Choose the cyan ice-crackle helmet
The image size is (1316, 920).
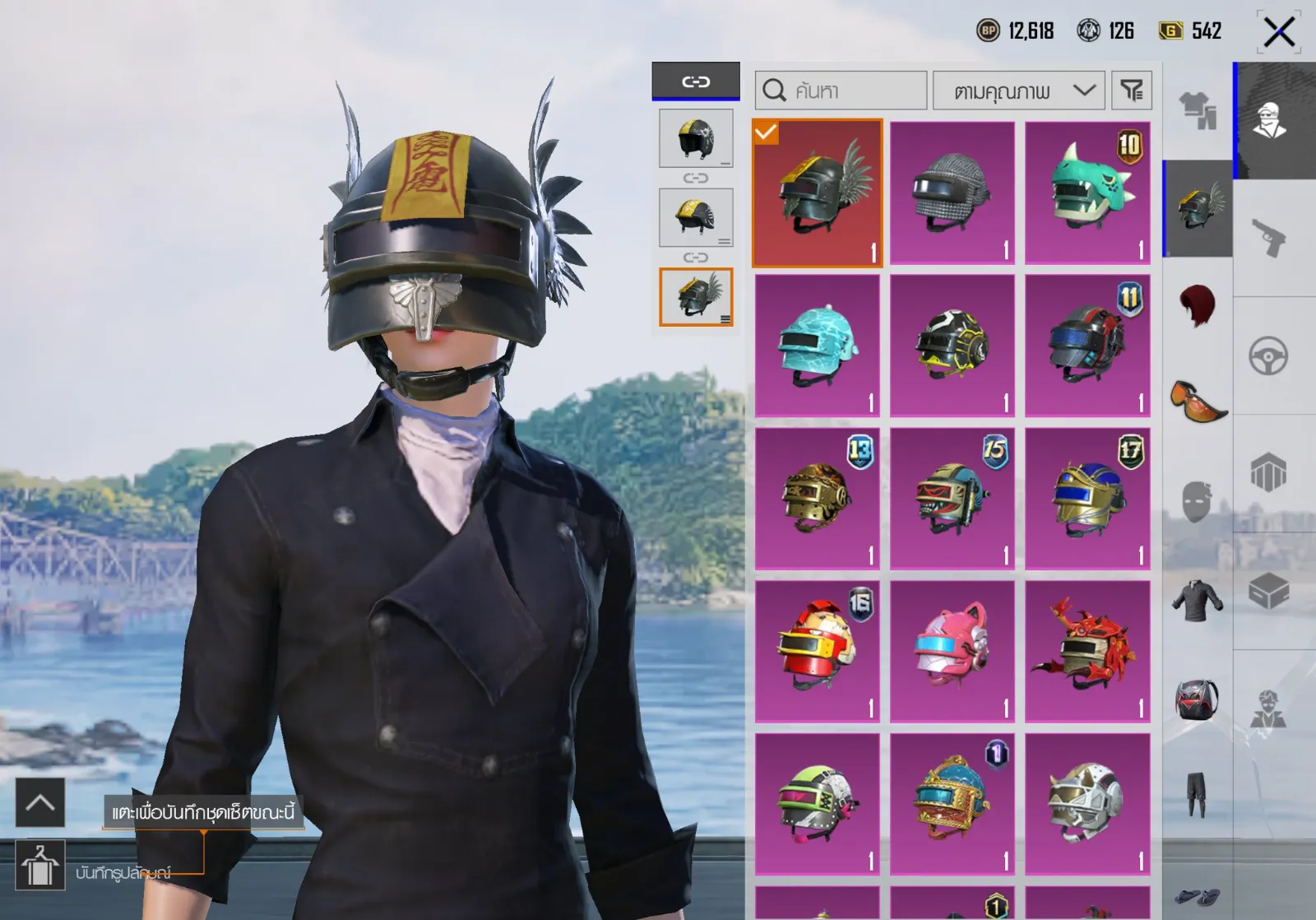[817, 346]
